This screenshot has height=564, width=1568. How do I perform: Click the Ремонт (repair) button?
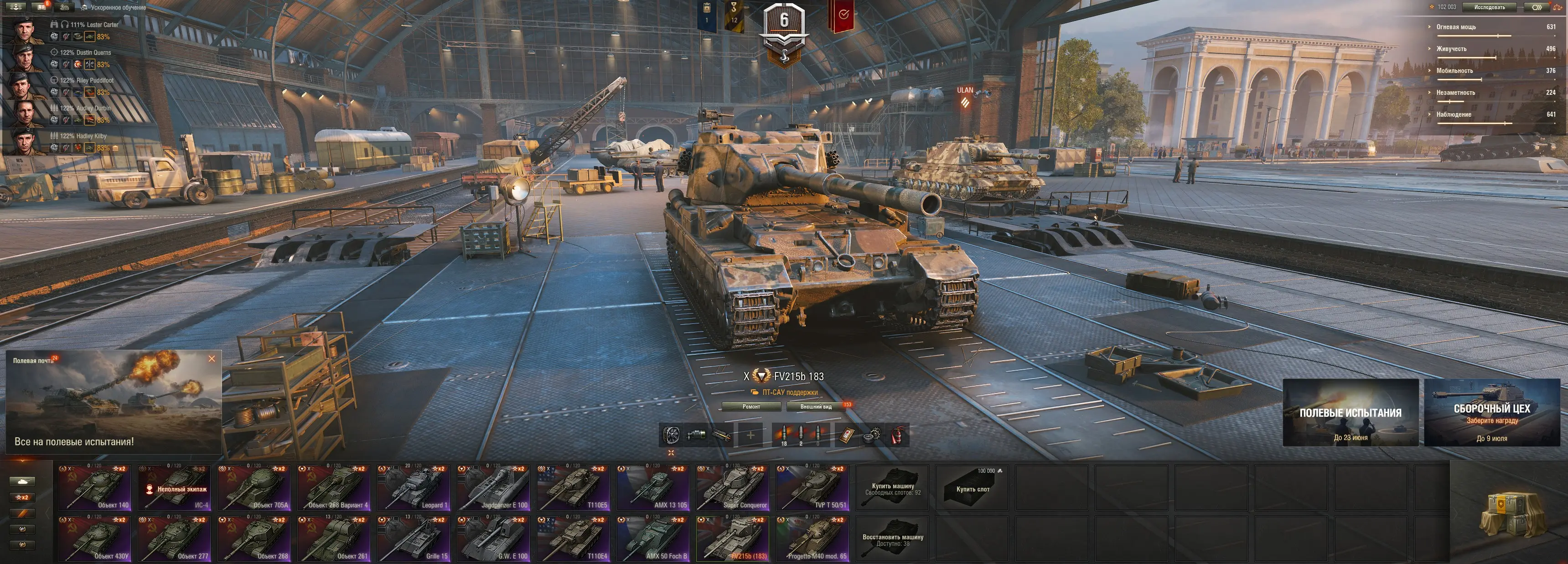pyautogui.click(x=751, y=406)
